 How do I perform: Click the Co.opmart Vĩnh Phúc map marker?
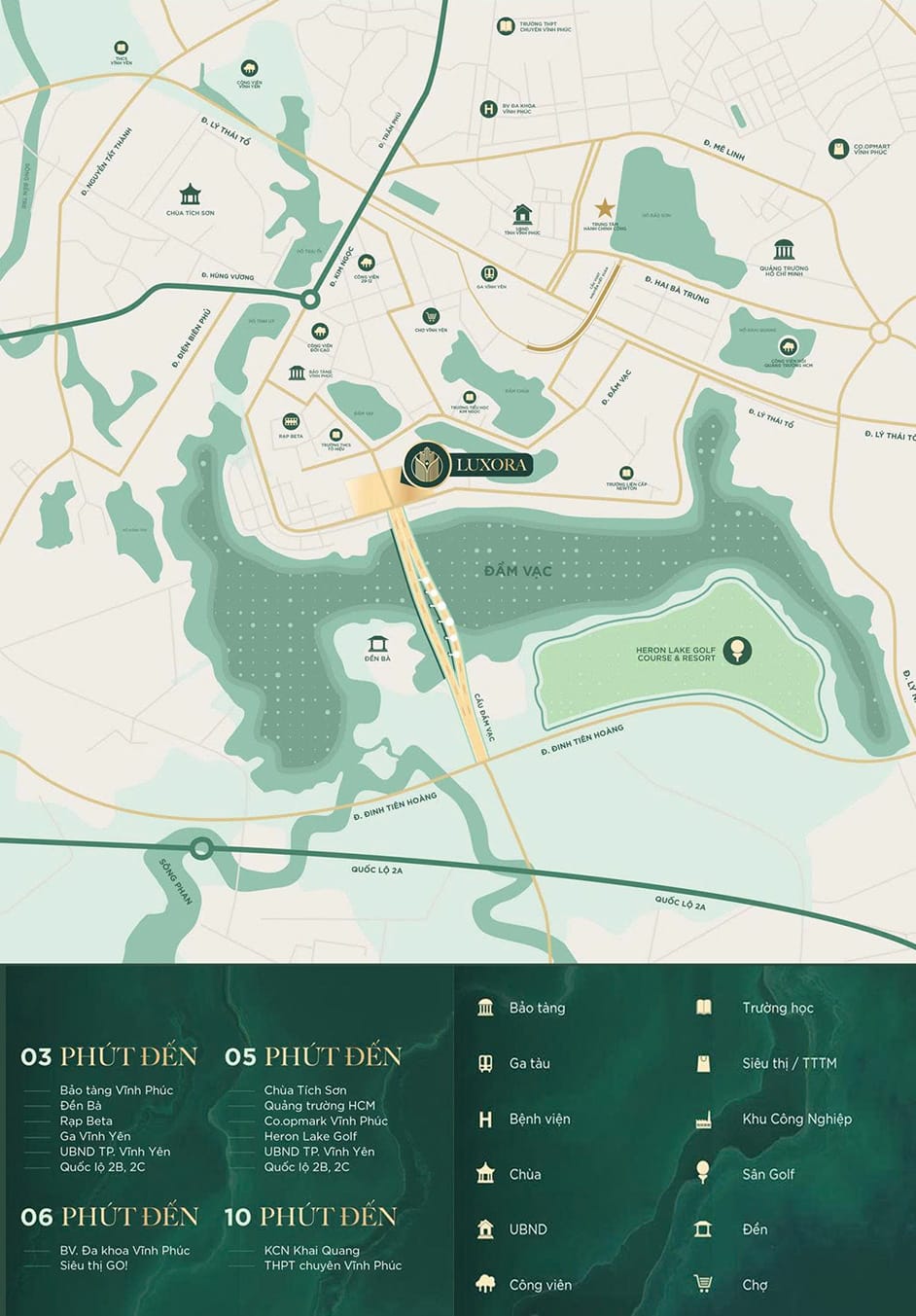pos(838,149)
